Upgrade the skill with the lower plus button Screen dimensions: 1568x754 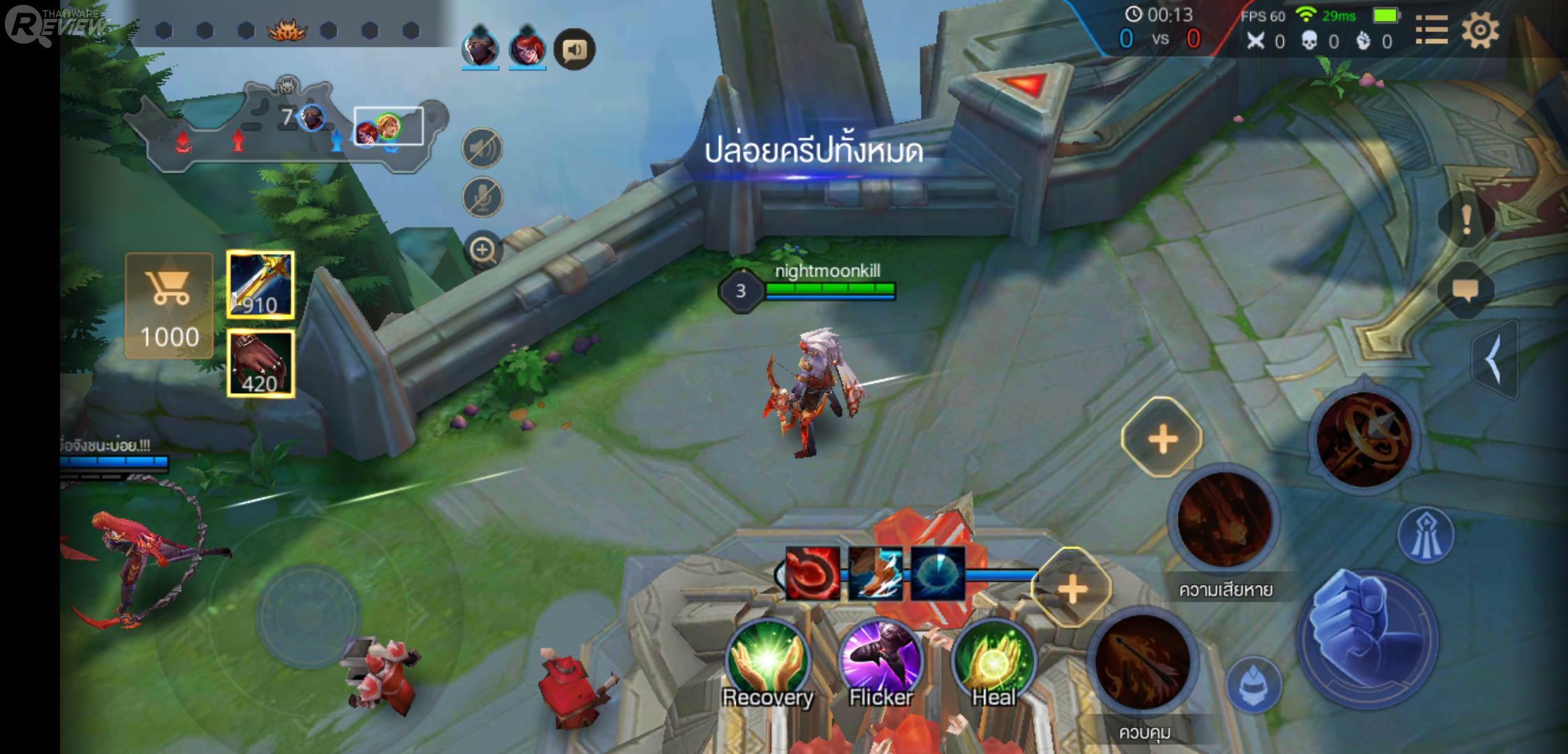coord(1072,590)
